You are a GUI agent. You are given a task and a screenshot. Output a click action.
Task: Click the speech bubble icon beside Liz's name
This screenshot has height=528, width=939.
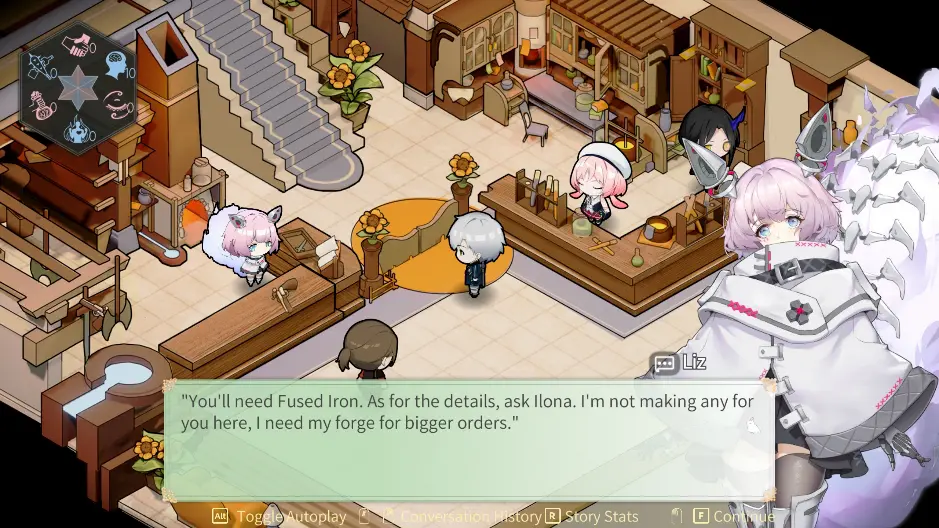[664, 364]
